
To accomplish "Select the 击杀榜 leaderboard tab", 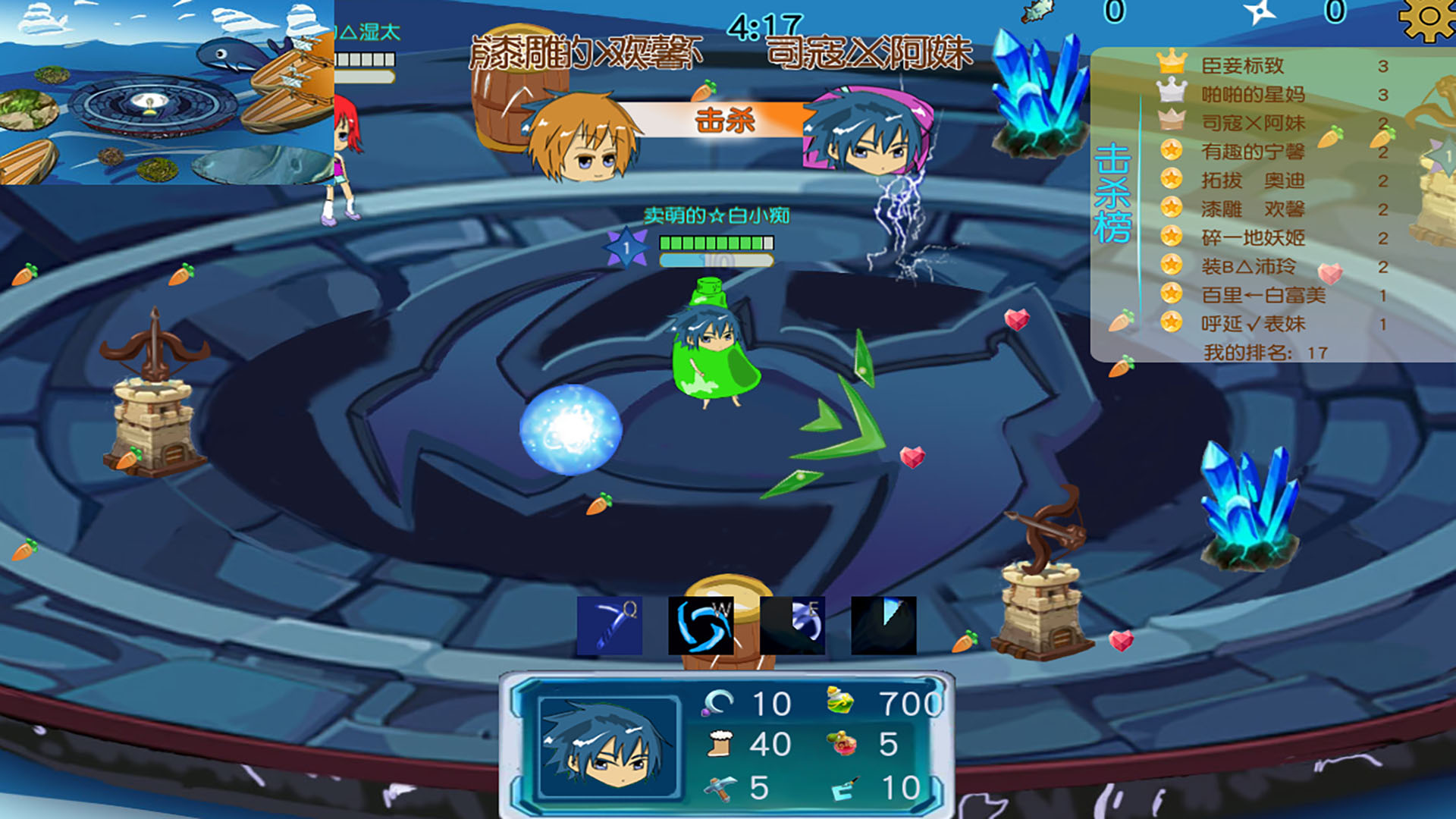I will pyautogui.click(x=1112, y=193).
